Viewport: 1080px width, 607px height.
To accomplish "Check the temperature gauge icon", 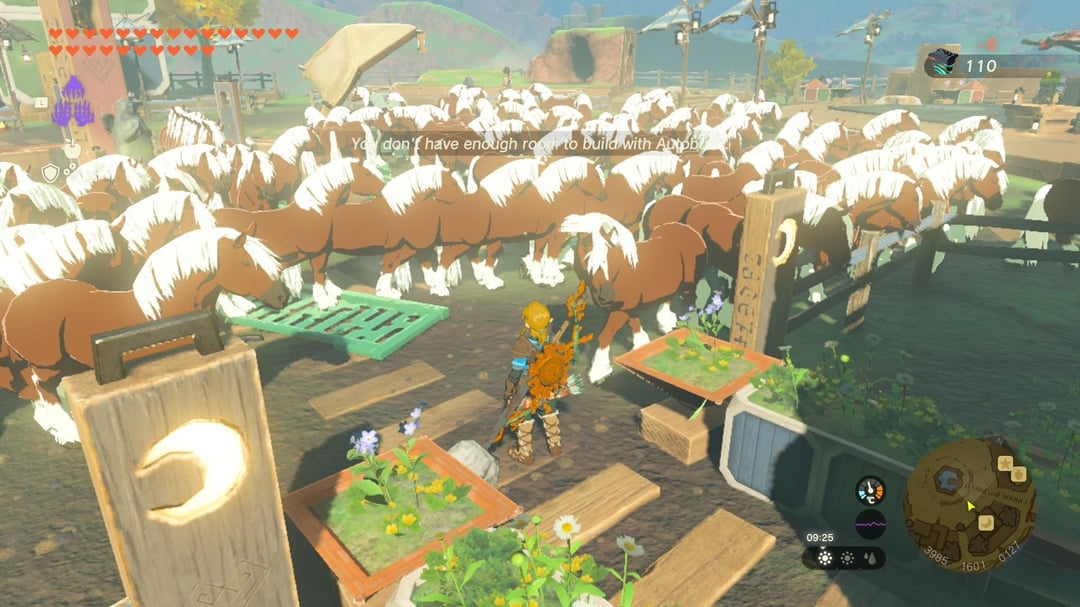I will coord(870,490).
